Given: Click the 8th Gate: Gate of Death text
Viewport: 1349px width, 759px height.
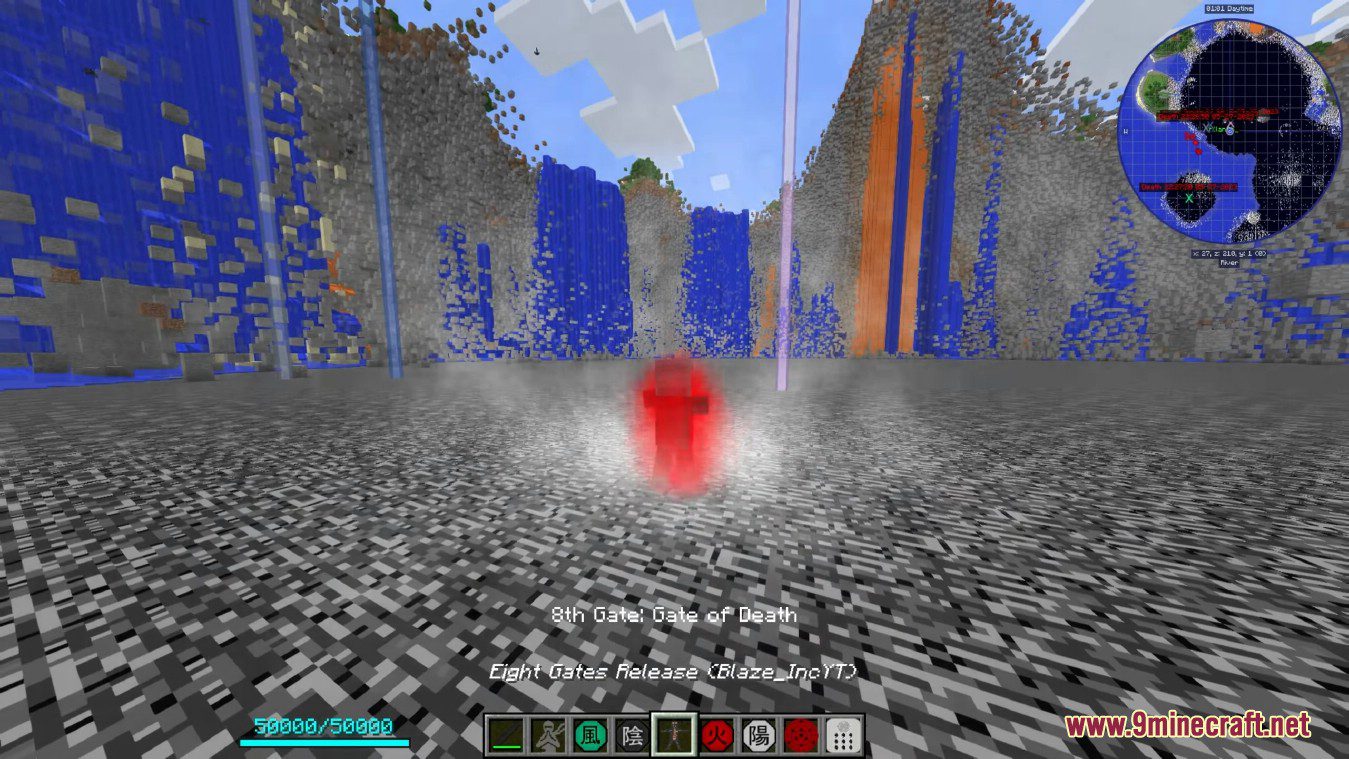Looking at the screenshot, I should tap(674, 615).
